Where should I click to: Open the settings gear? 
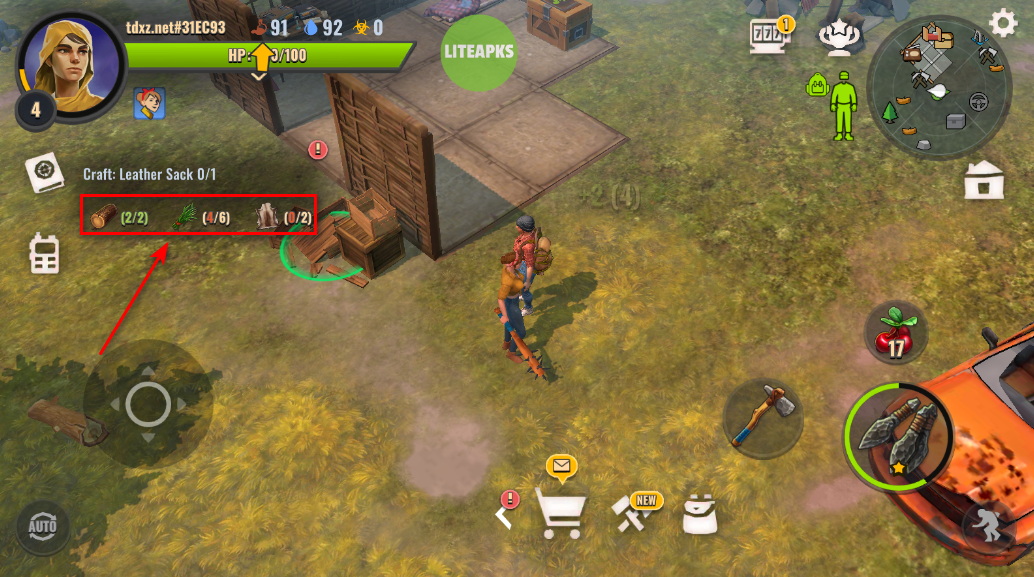coord(1002,23)
